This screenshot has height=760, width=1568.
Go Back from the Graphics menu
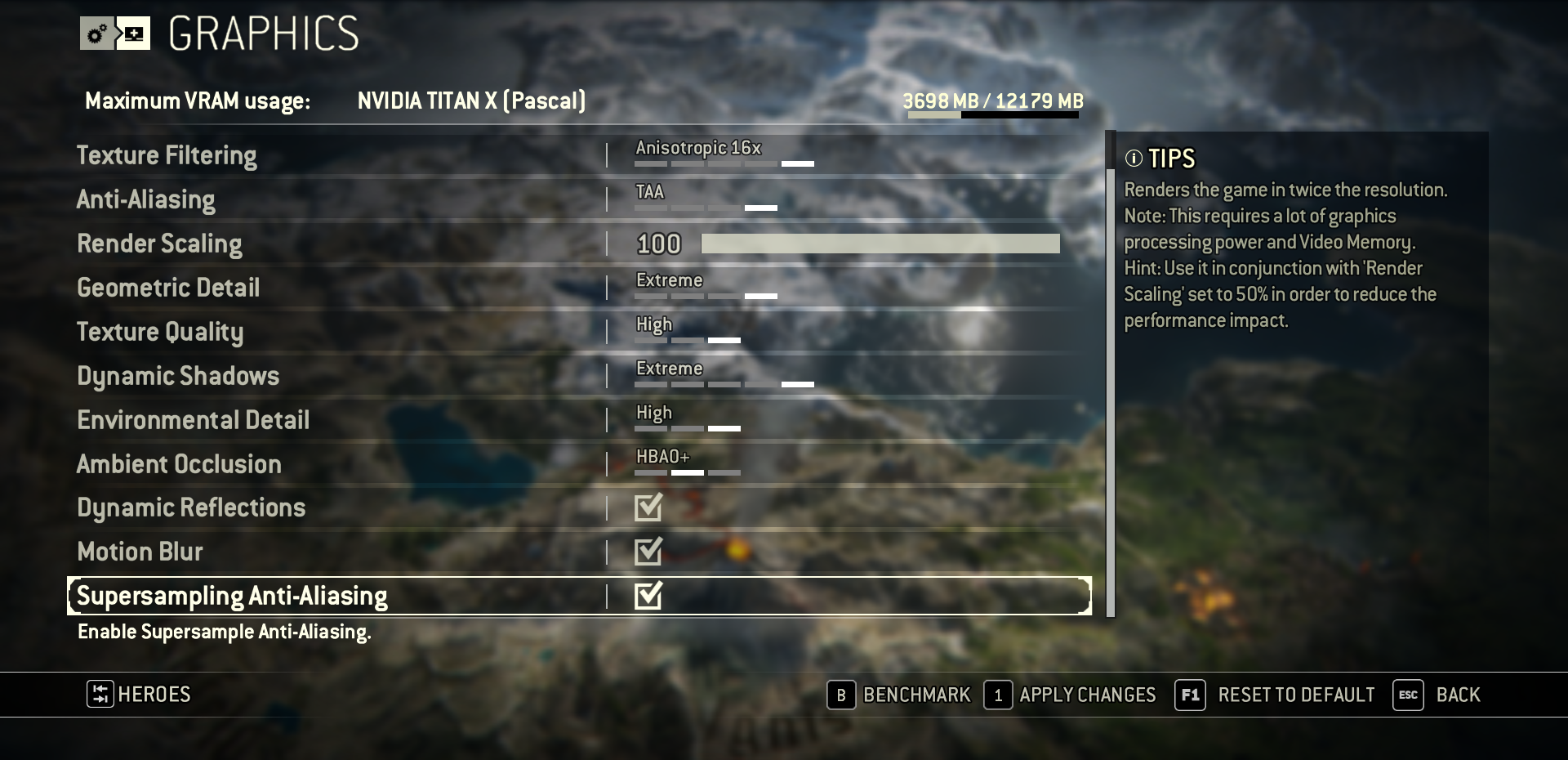point(1437,695)
